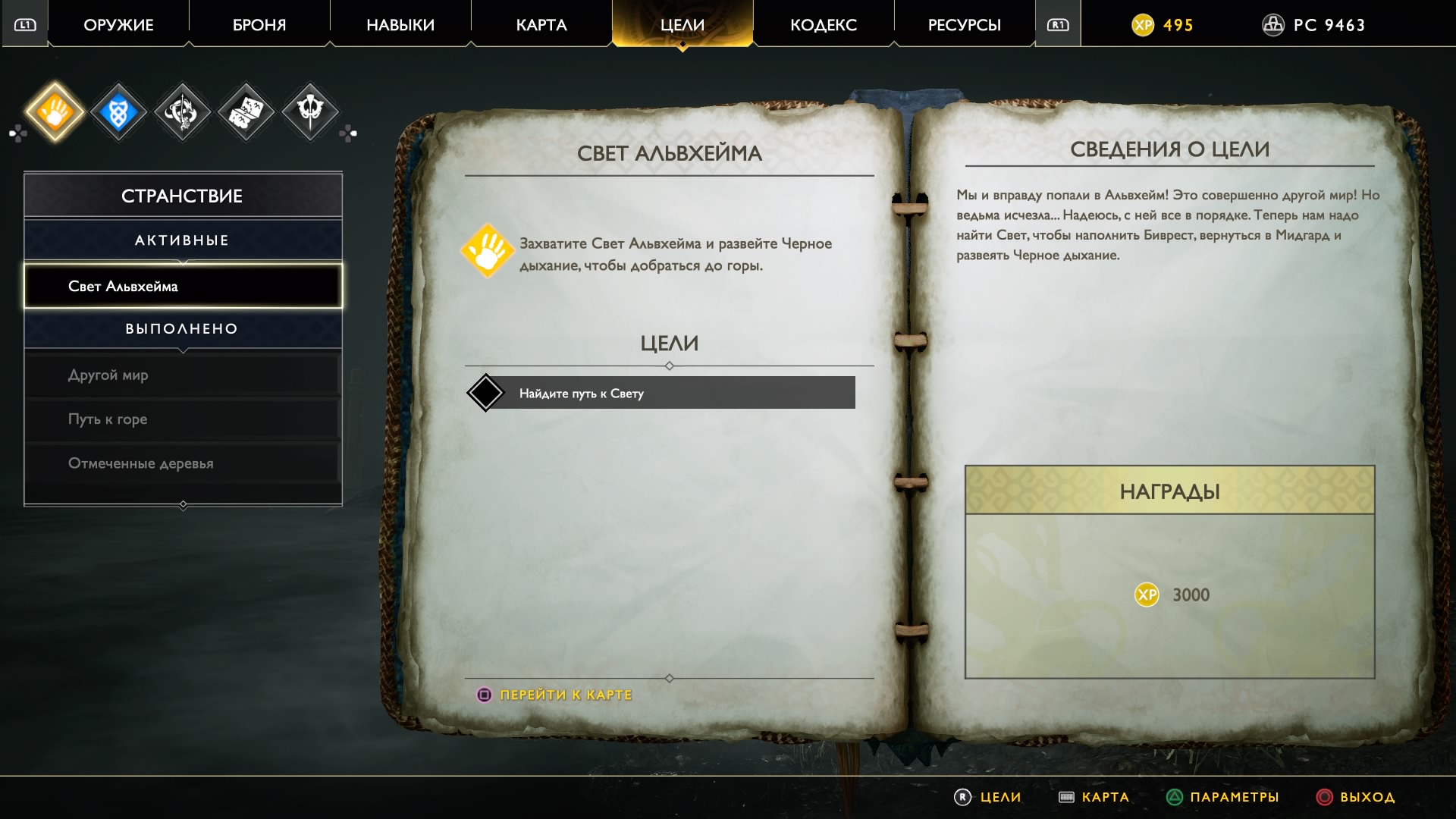This screenshot has height=819, width=1456.
Task: Select the ЦЕЛИ tab
Action: coord(682,25)
